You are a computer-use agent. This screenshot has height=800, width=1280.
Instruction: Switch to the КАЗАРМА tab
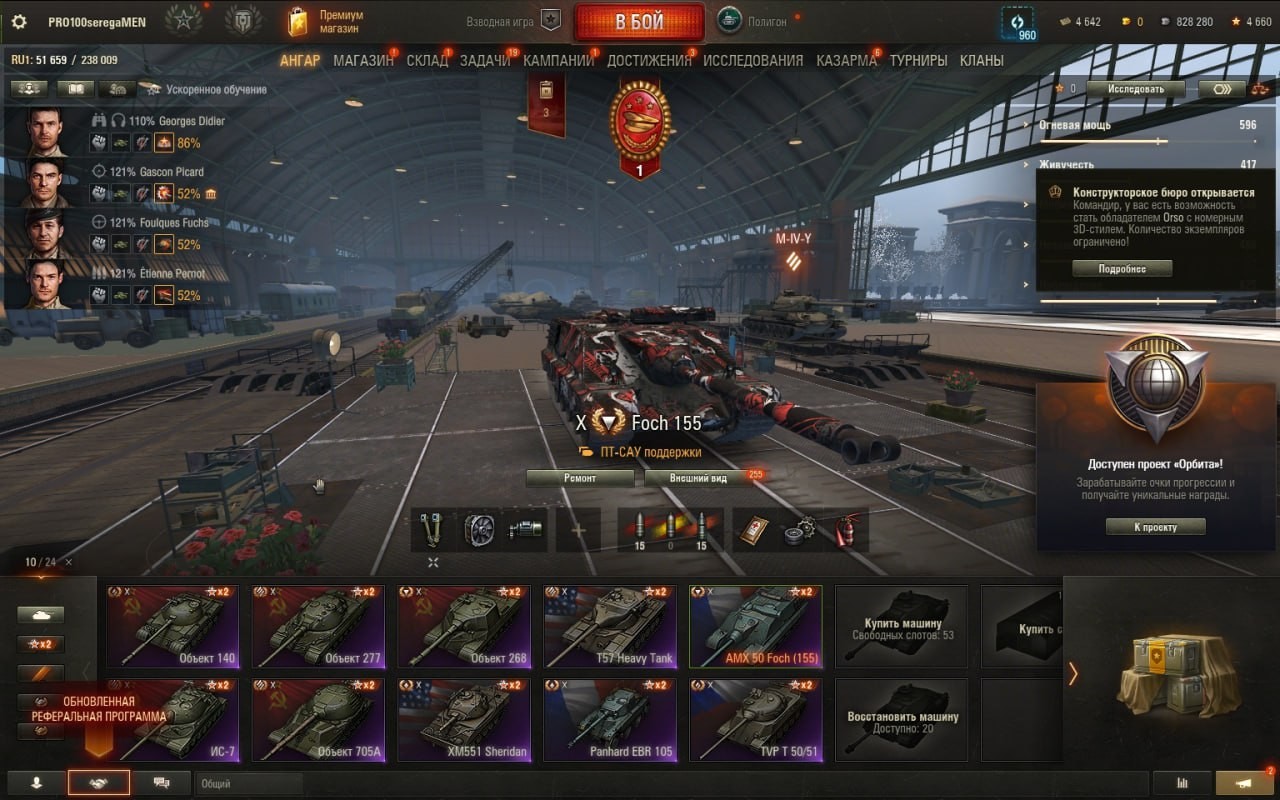(x=846, y=60)
